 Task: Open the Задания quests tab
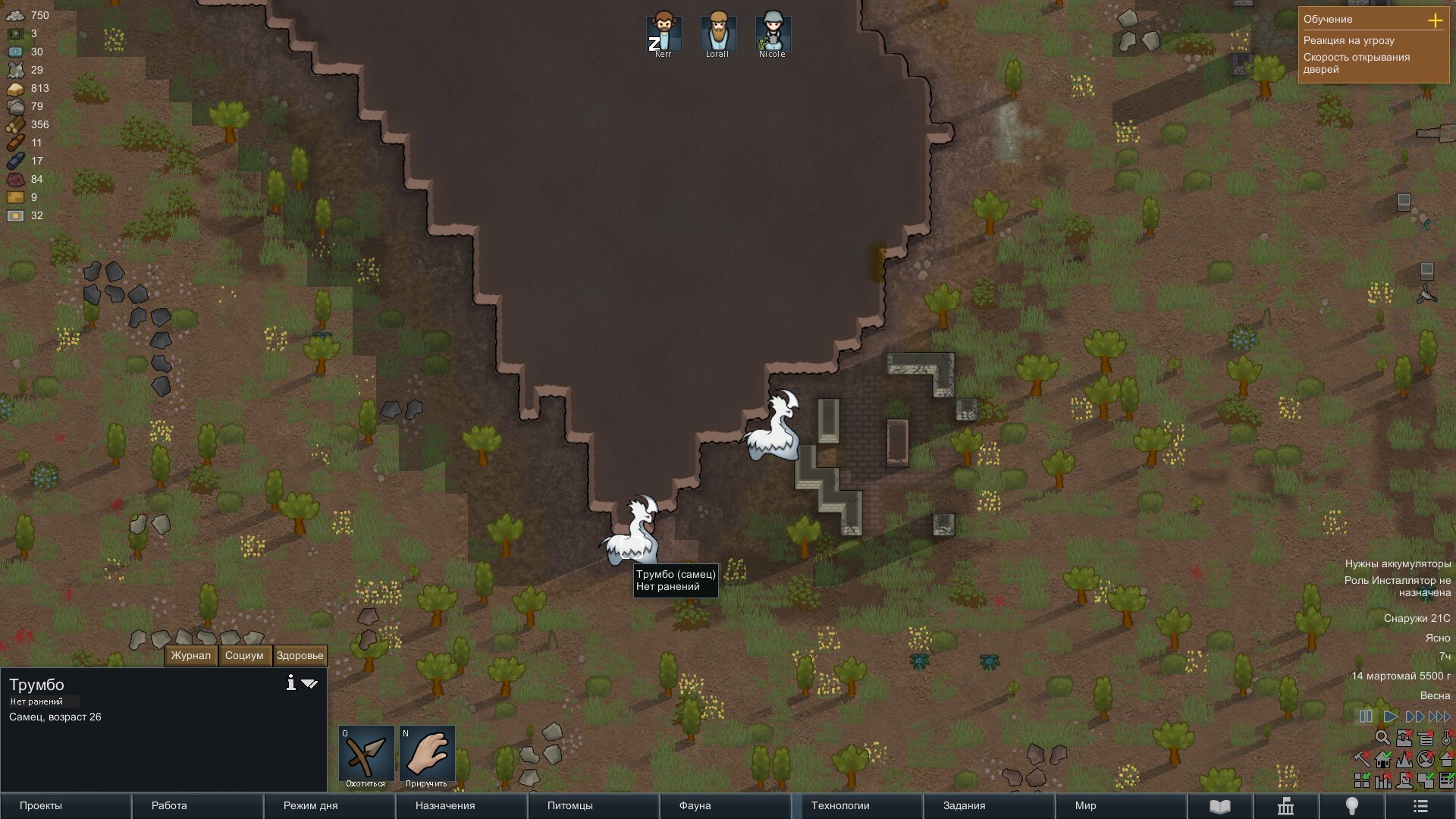coord(989,805)
